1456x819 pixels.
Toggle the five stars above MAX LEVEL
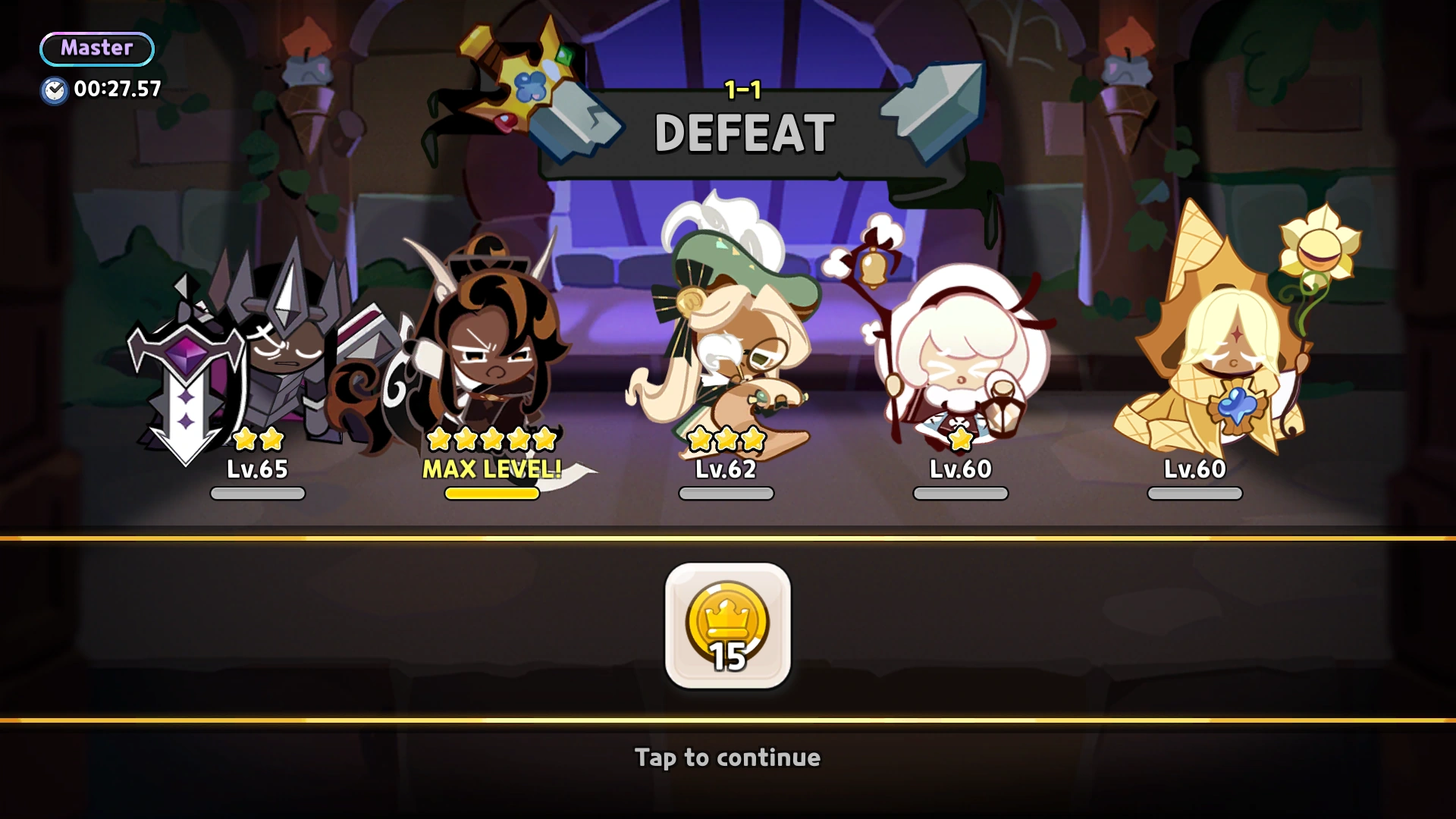coord(492,439)
